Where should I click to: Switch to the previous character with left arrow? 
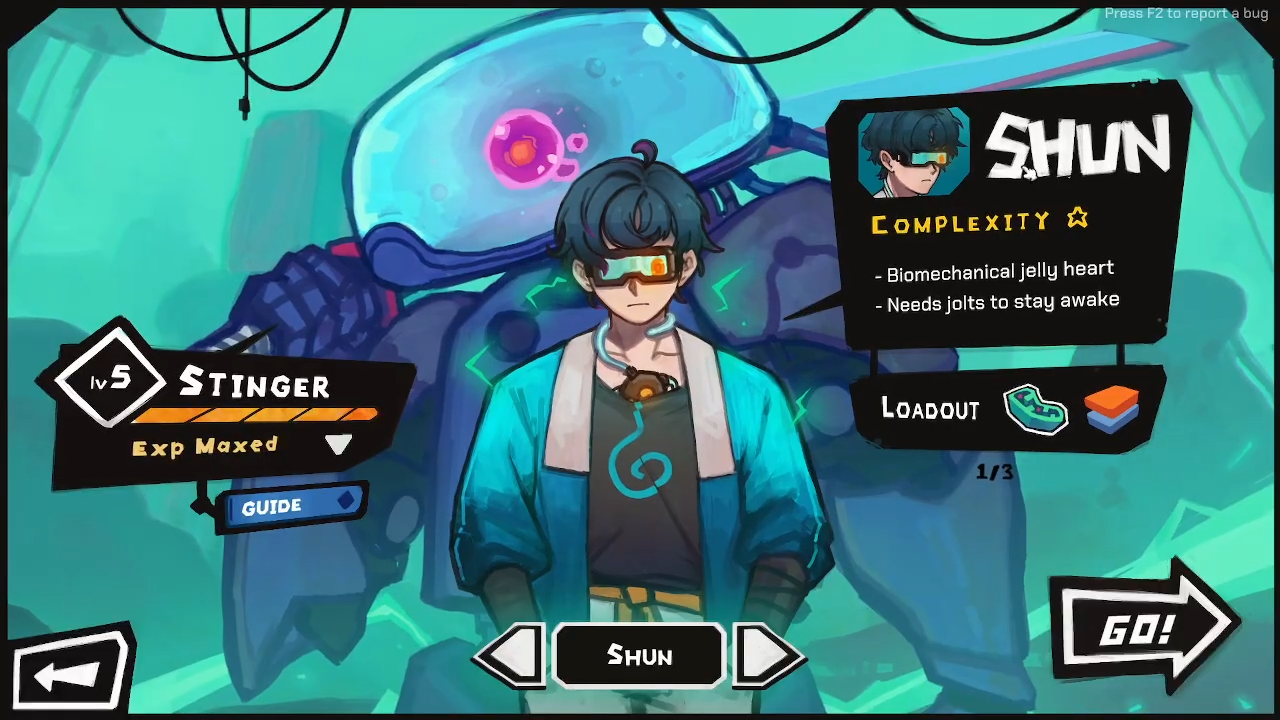click(x=512, y=656)
